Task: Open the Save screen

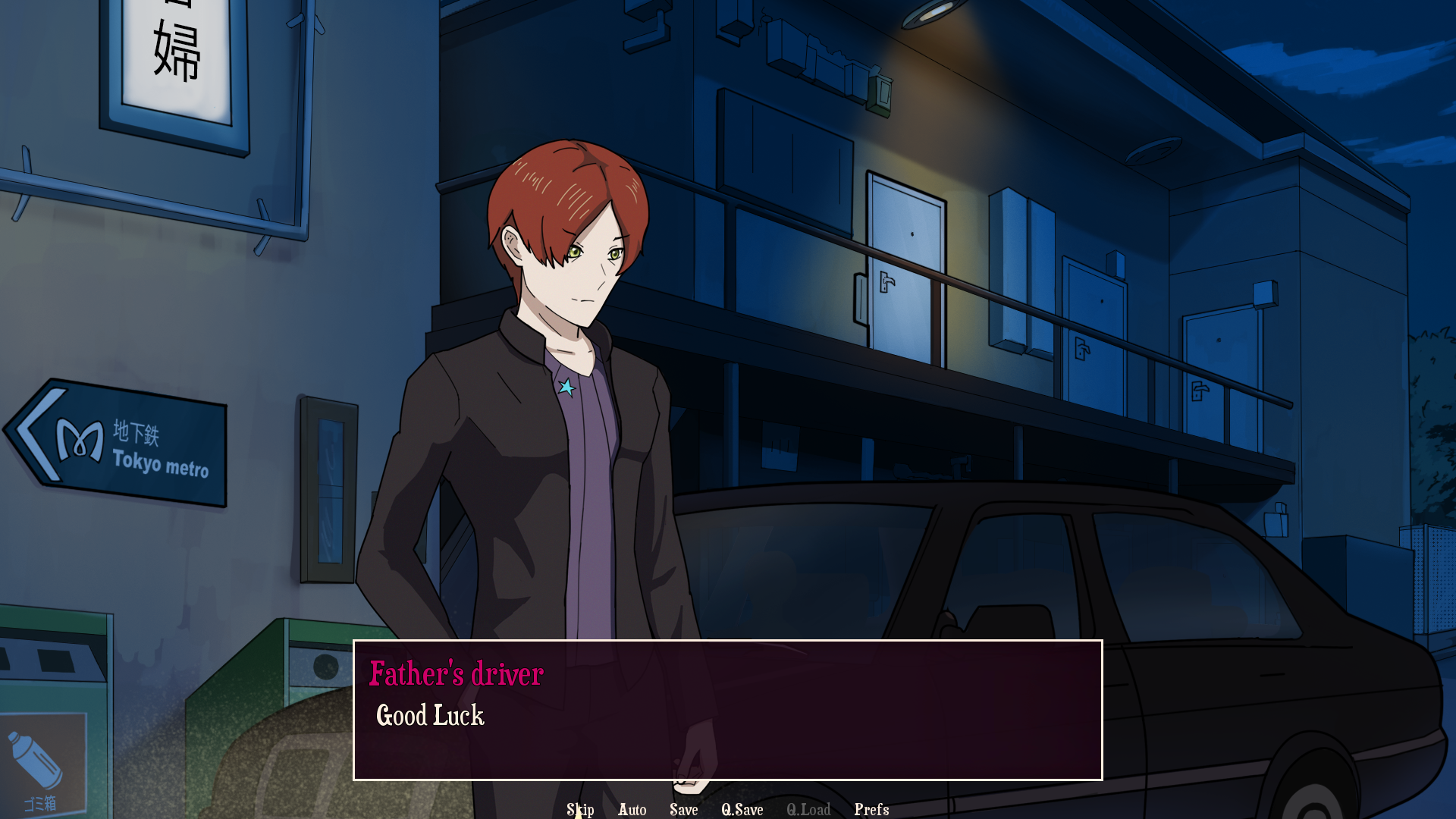Action: click(x=683, y=809)
